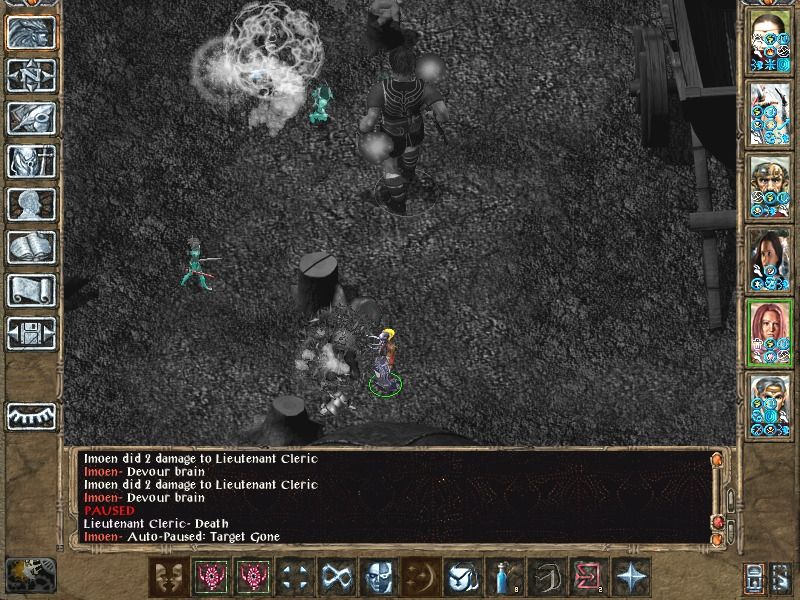Image resolution: width=800 pixels, height=600 pixels.
Task: Open game options with the floppy disk icon
Action: click(31, 333)
